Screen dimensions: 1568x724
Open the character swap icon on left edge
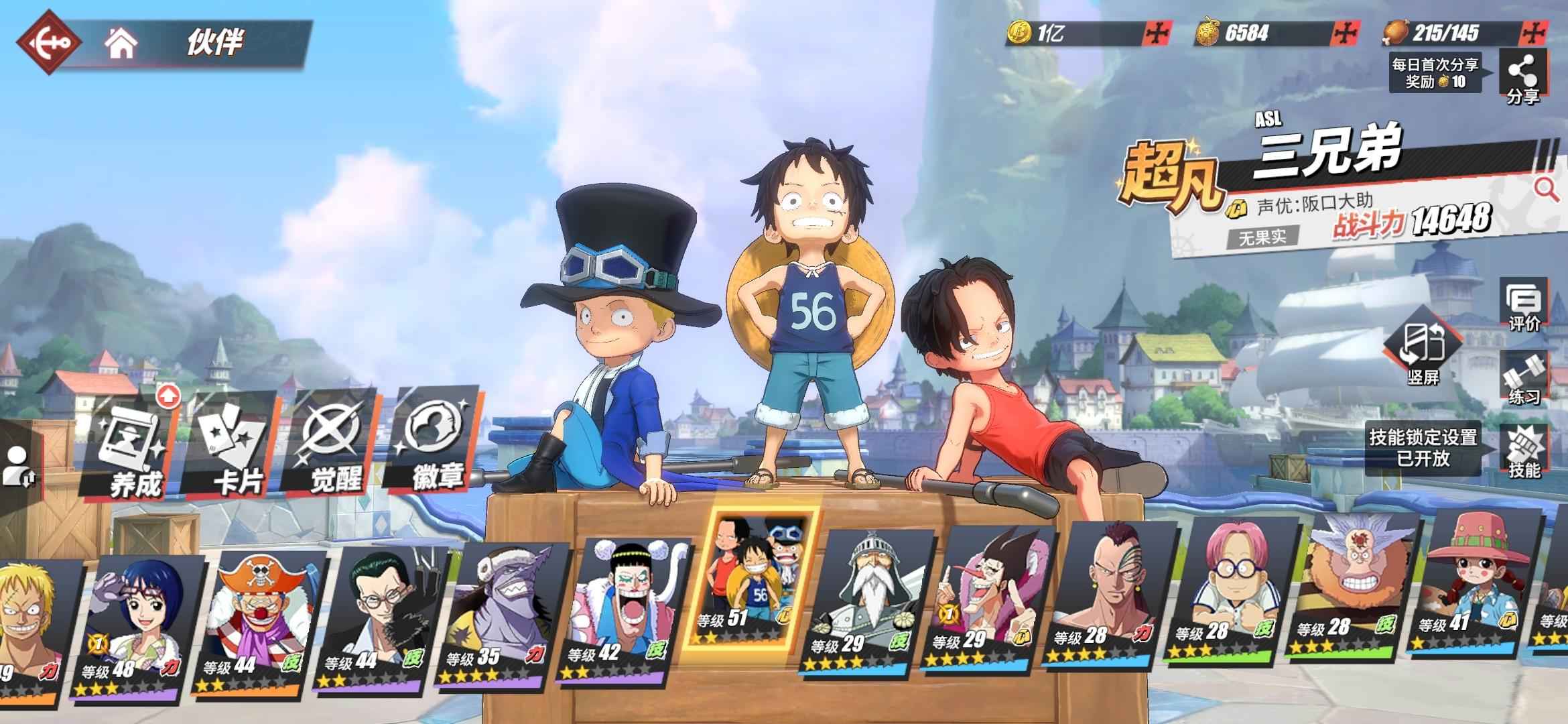(17, 466)
